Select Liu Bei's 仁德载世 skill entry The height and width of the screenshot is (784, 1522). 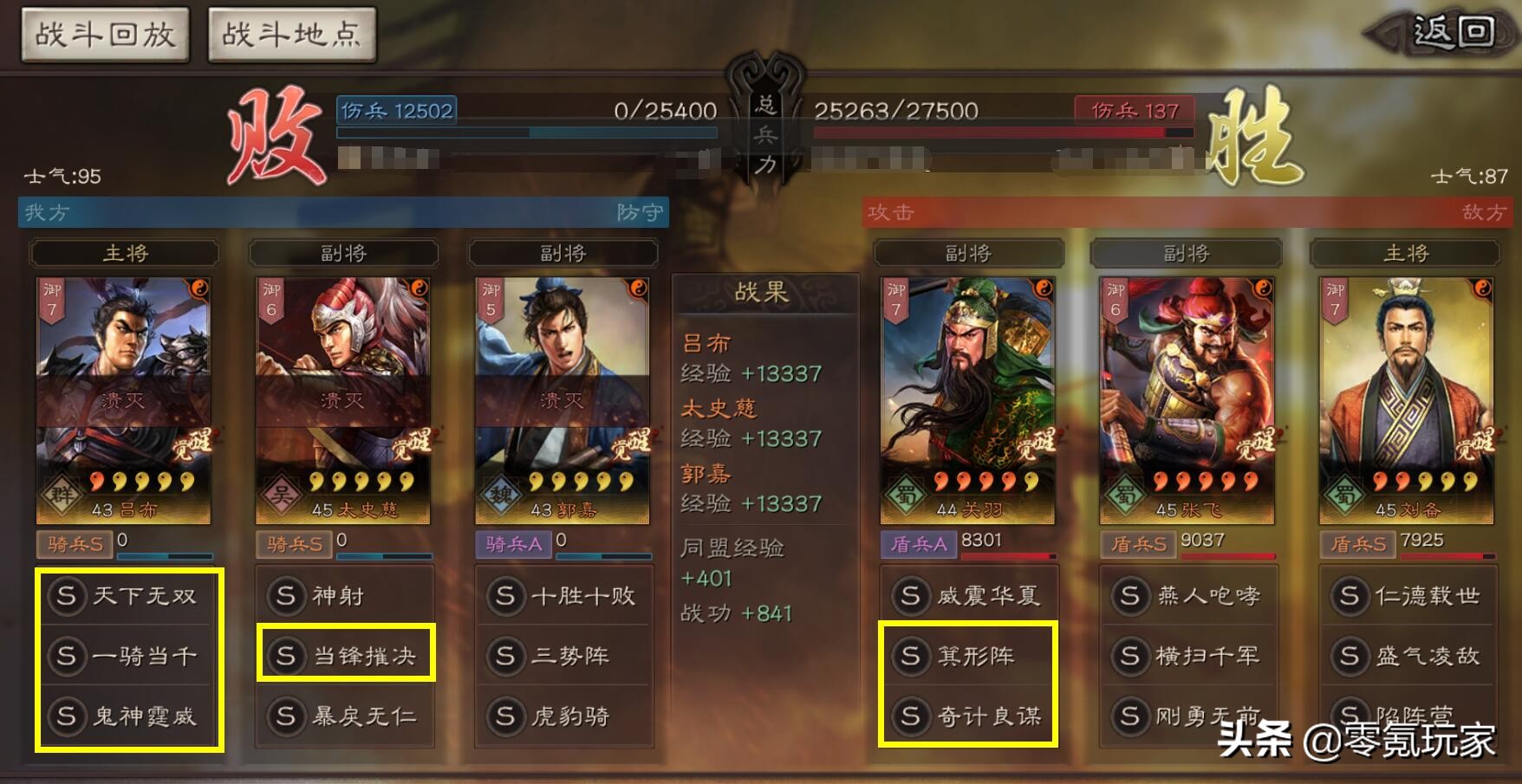(x=1409, y=596)
